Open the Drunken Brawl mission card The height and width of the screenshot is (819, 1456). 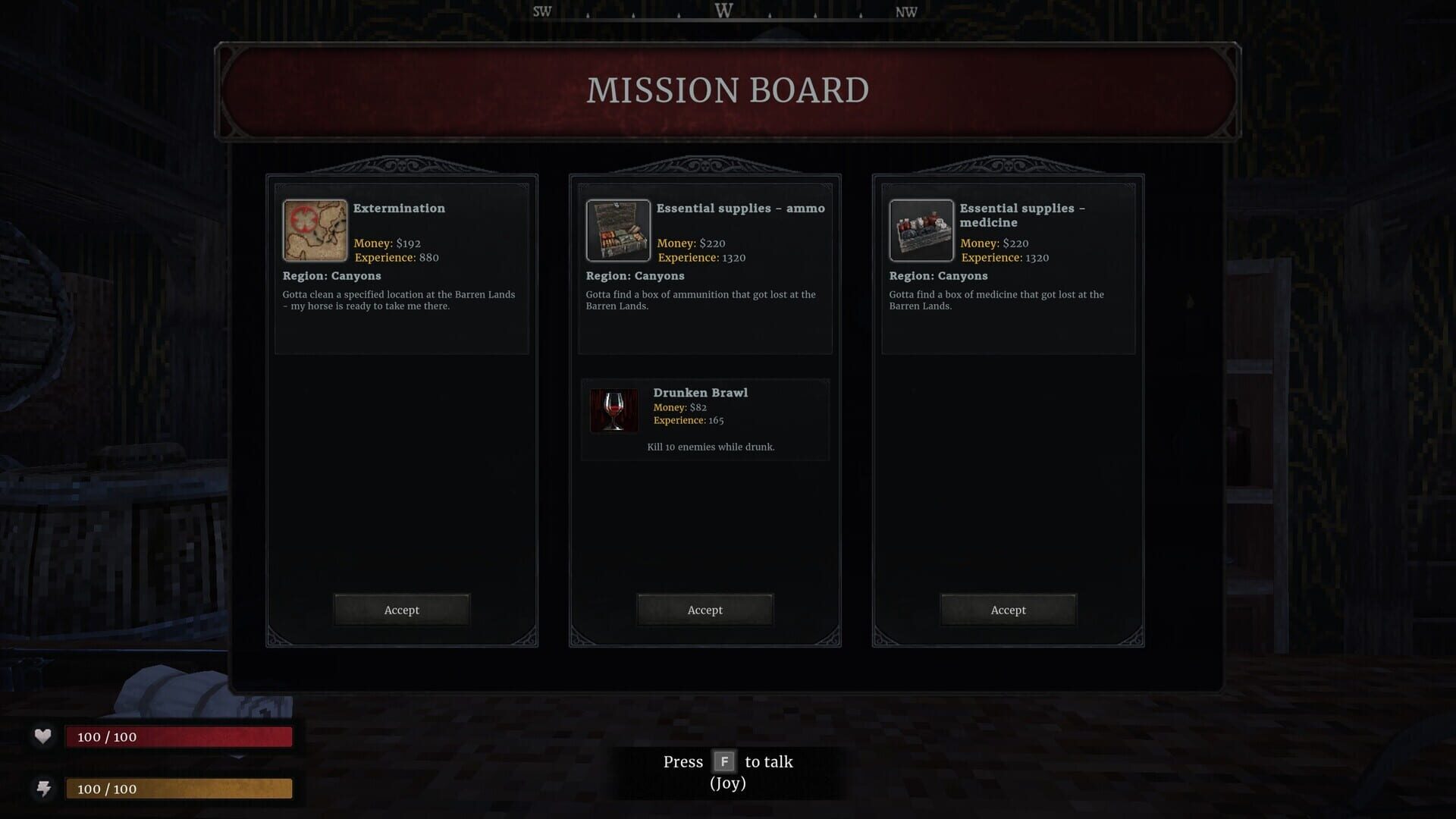(x=704, y=419)
